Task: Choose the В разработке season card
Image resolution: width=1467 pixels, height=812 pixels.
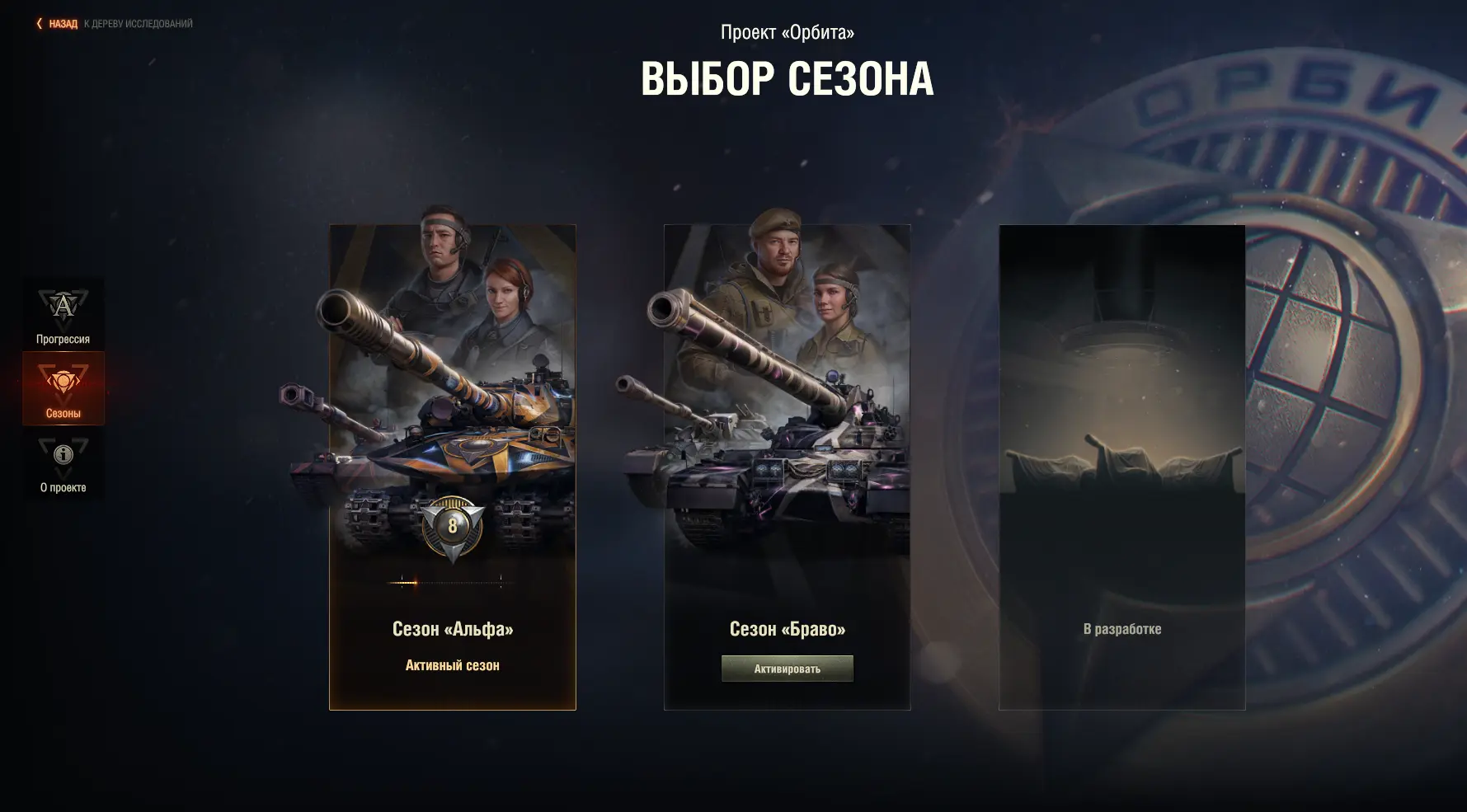Action: tap(1121, 467)
